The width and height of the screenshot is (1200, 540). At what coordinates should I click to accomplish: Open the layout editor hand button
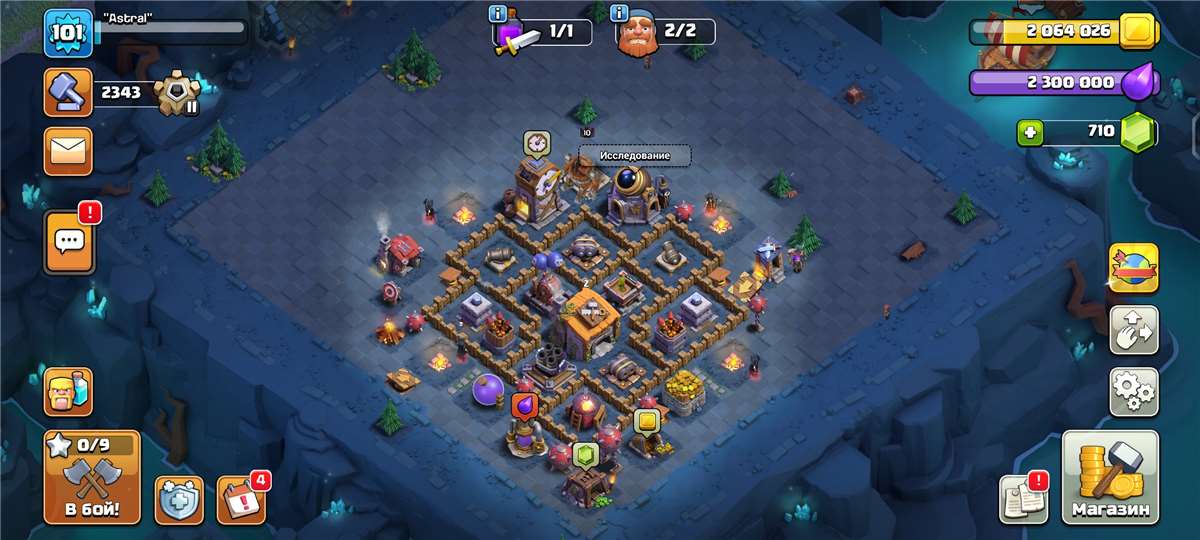1134,330
